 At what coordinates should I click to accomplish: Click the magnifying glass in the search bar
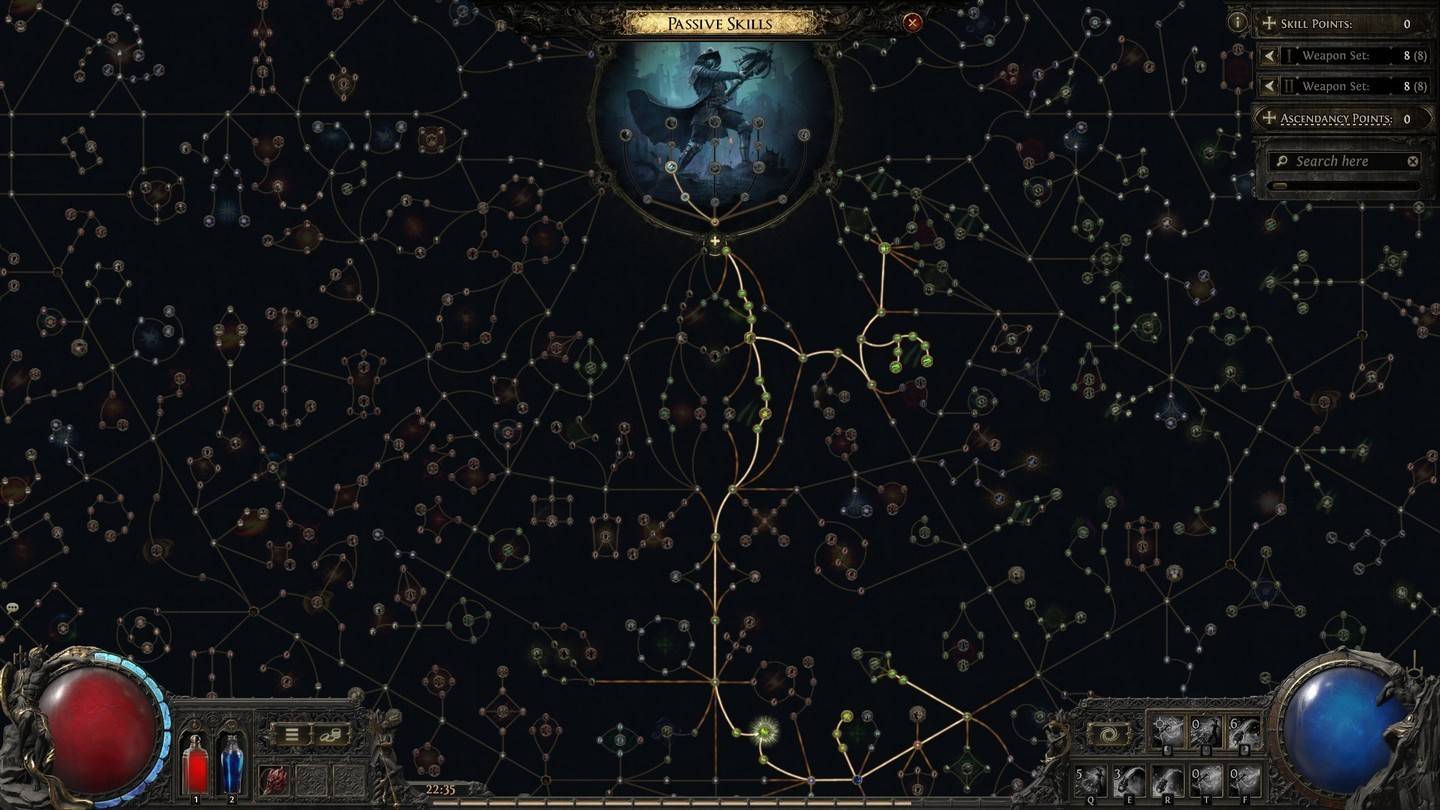click(1282, 161)
